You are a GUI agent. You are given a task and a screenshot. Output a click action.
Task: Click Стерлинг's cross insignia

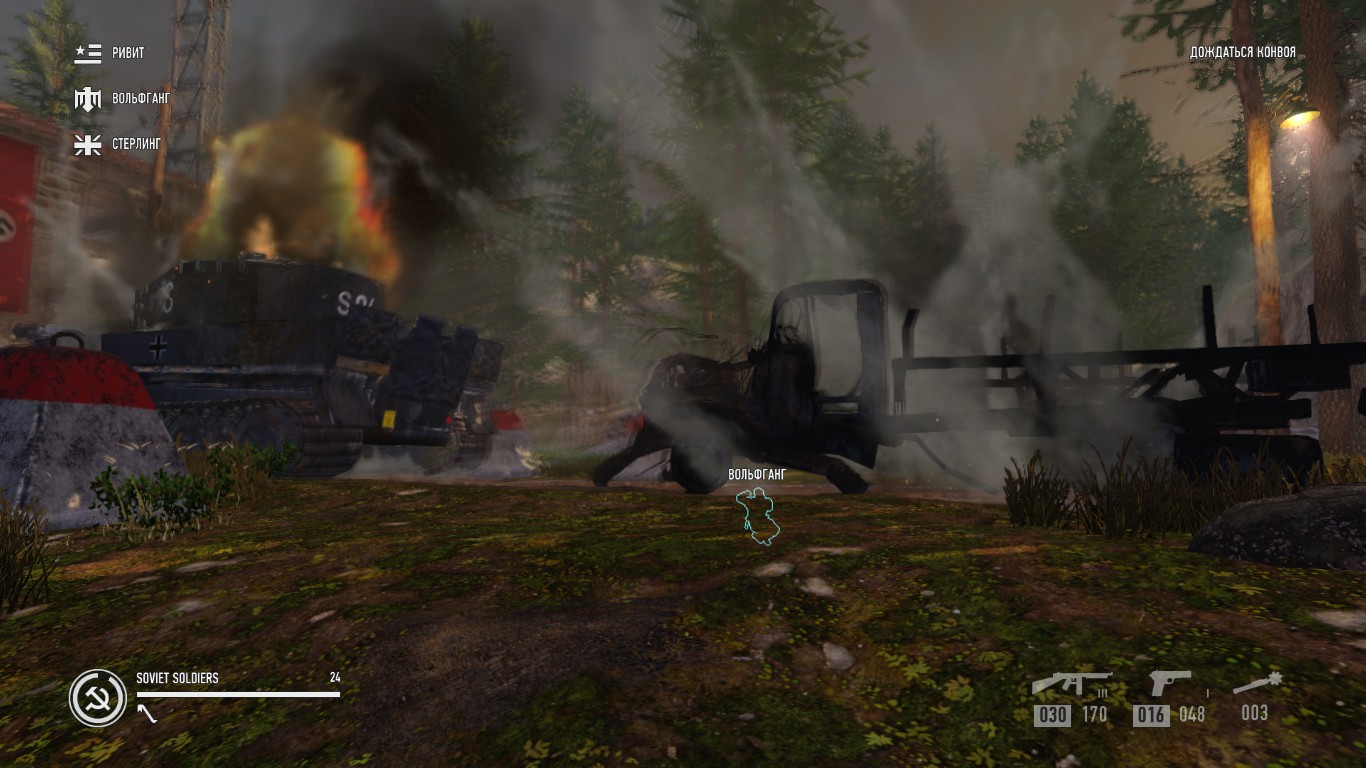88,145
